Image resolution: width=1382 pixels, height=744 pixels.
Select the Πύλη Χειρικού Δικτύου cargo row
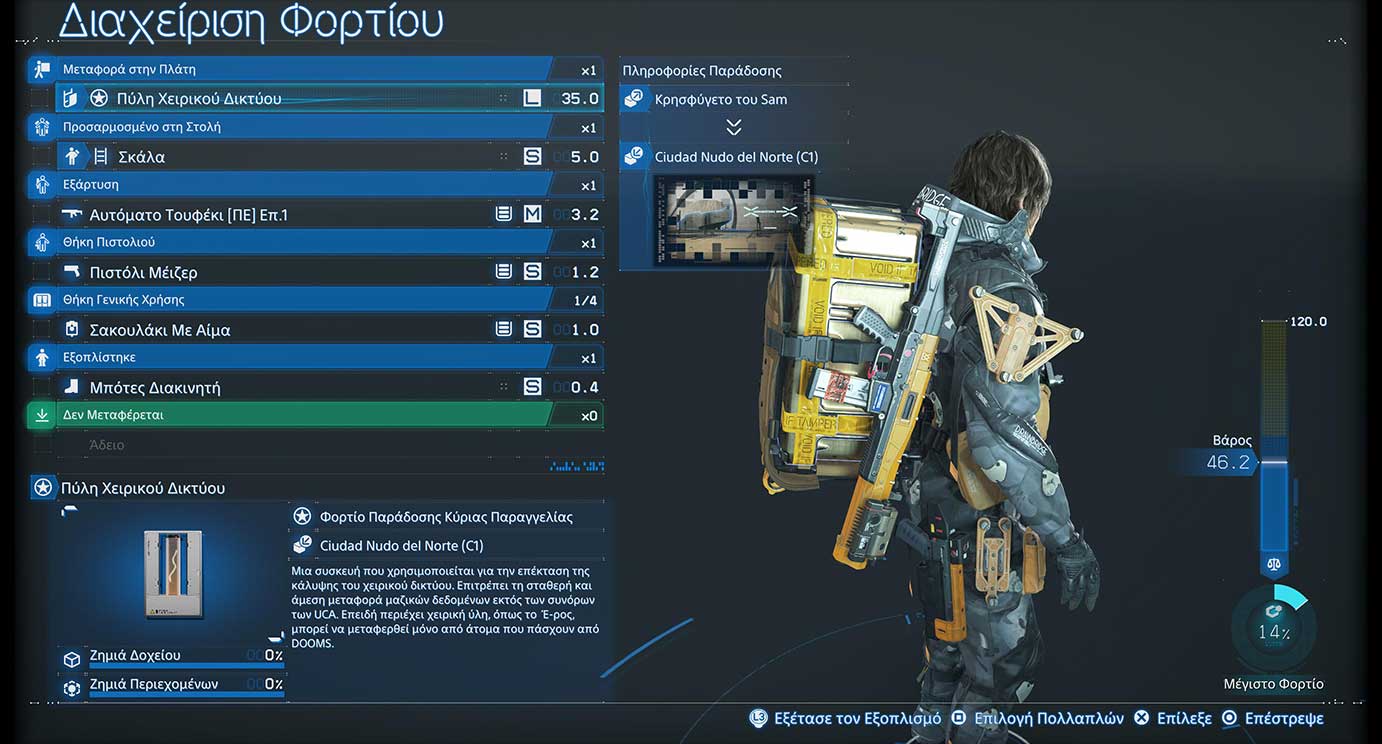[x=300, y=98]
